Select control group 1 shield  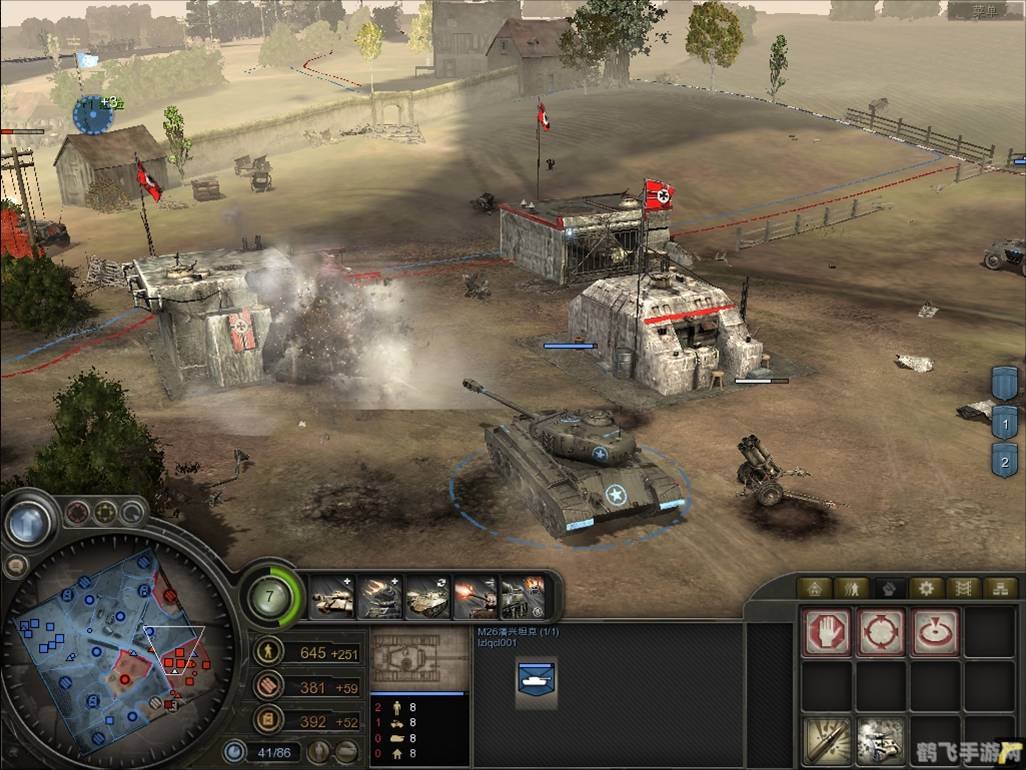pos(1004,422)
